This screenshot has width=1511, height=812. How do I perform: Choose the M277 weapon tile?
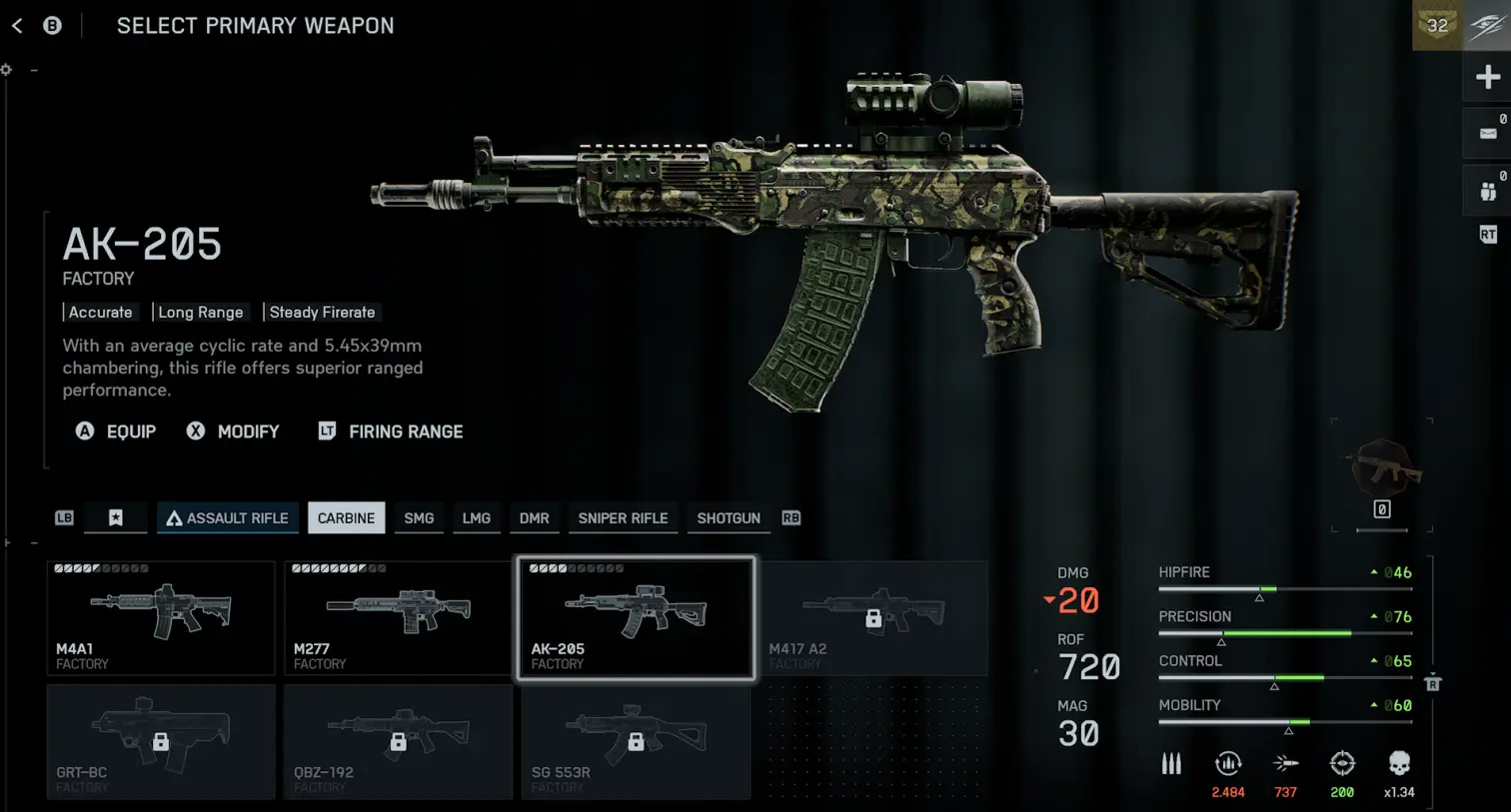coord(398,617)
